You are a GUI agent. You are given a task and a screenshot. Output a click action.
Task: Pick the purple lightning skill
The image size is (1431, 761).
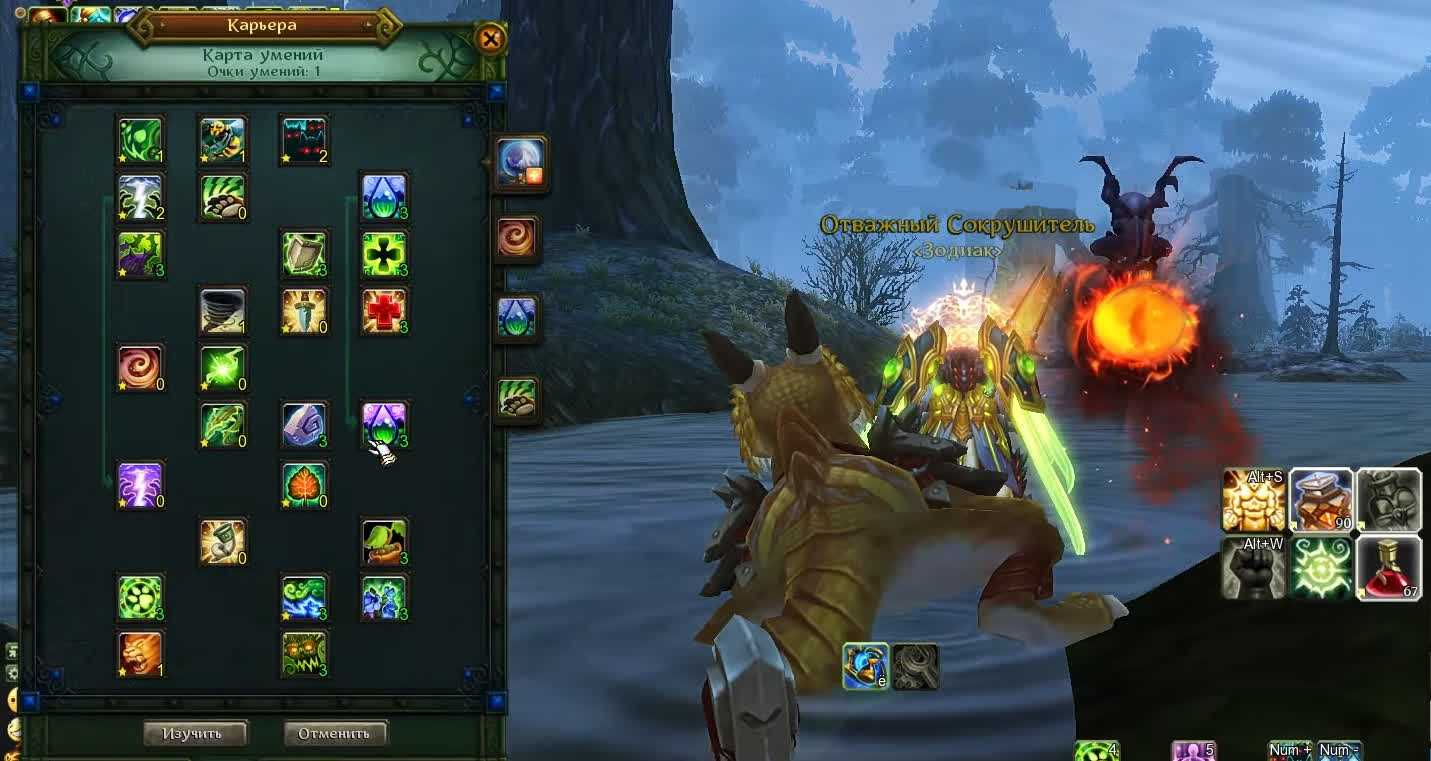[140, 484]
